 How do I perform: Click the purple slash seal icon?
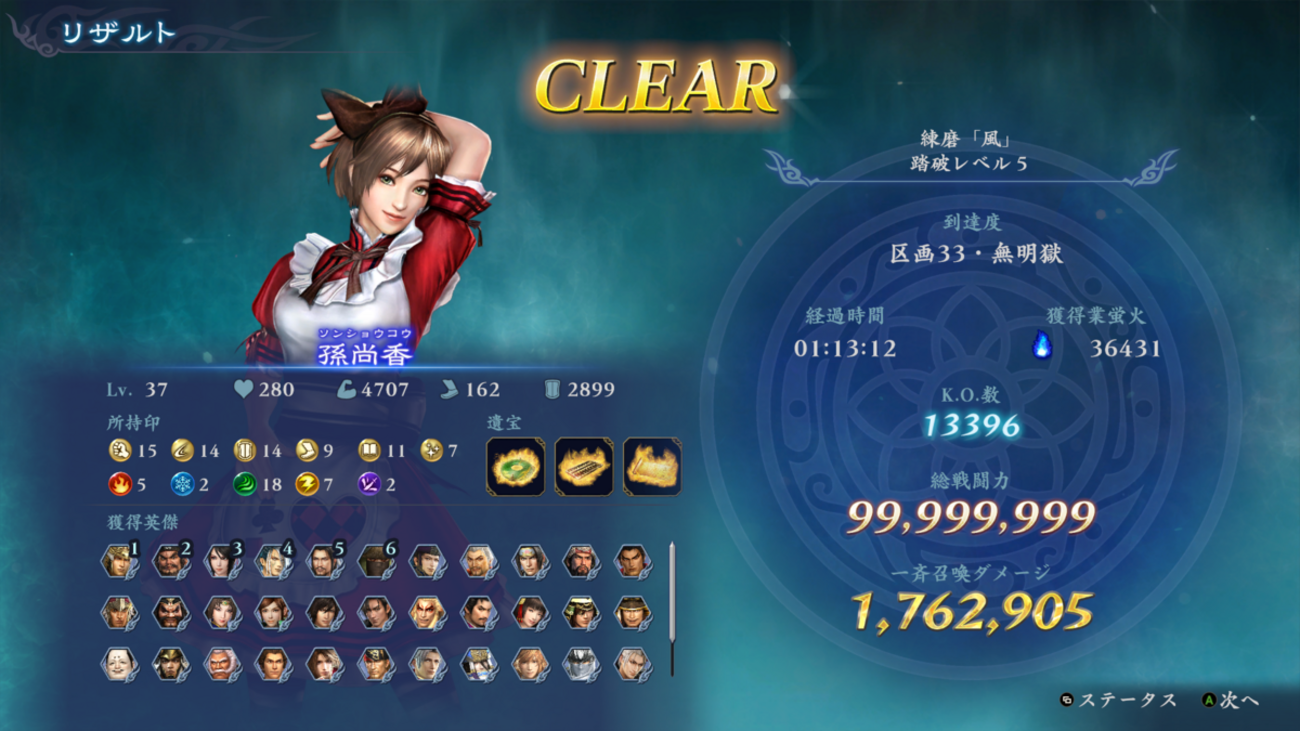(370, 485)
